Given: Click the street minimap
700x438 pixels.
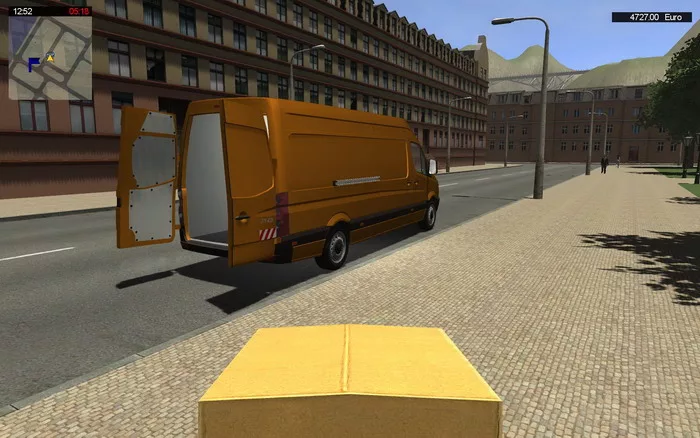Looking at the screenshot, I should 50,58.
